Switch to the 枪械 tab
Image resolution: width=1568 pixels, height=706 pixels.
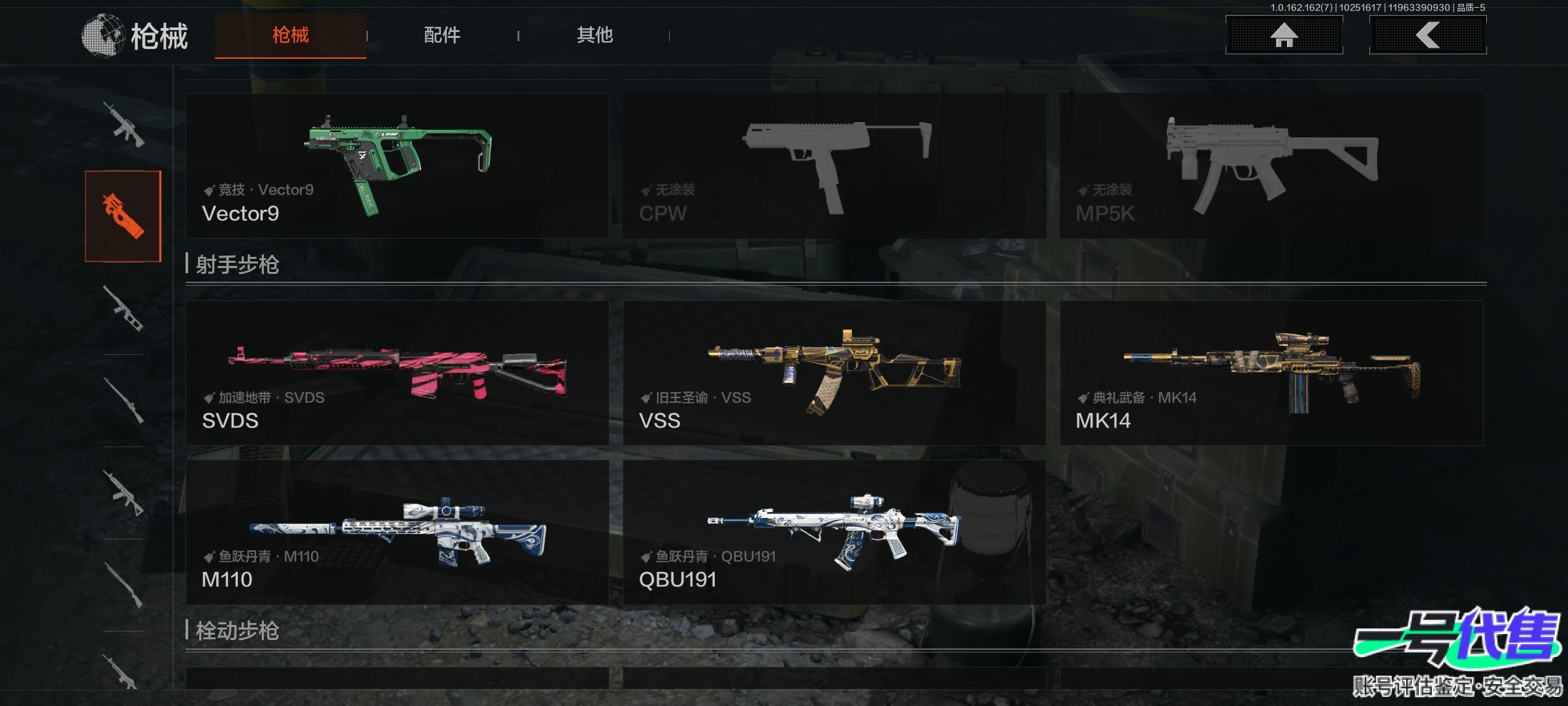pos(291,35)
